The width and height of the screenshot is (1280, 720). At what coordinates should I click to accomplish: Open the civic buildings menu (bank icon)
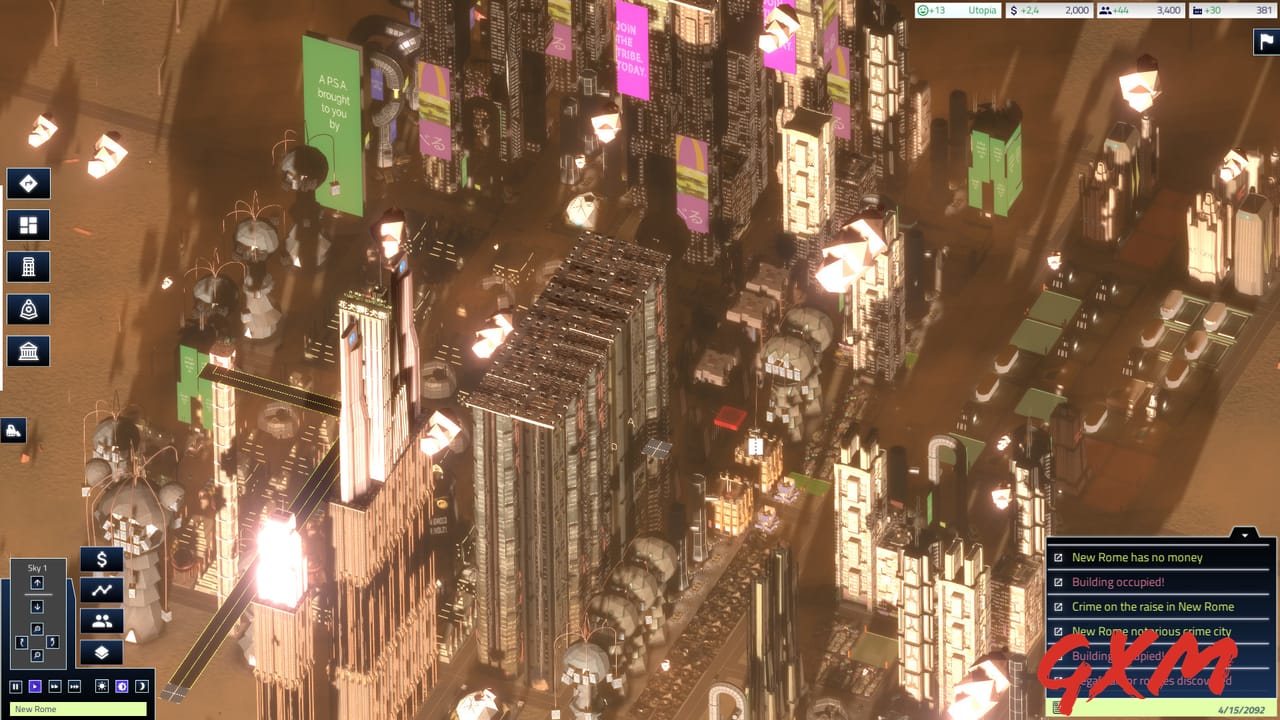pyautogui.click(x=27, y=351)
